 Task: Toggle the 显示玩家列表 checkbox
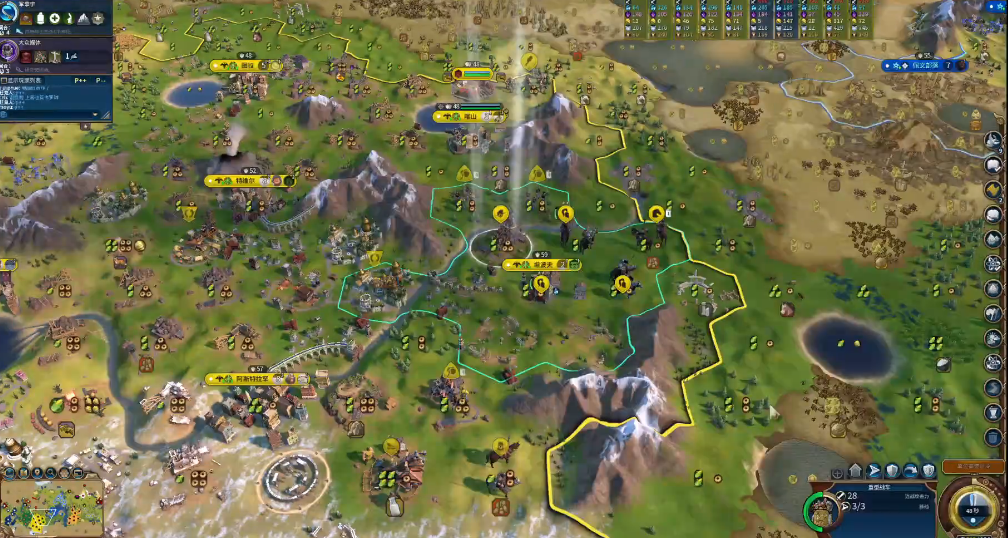tap(5, 80)
